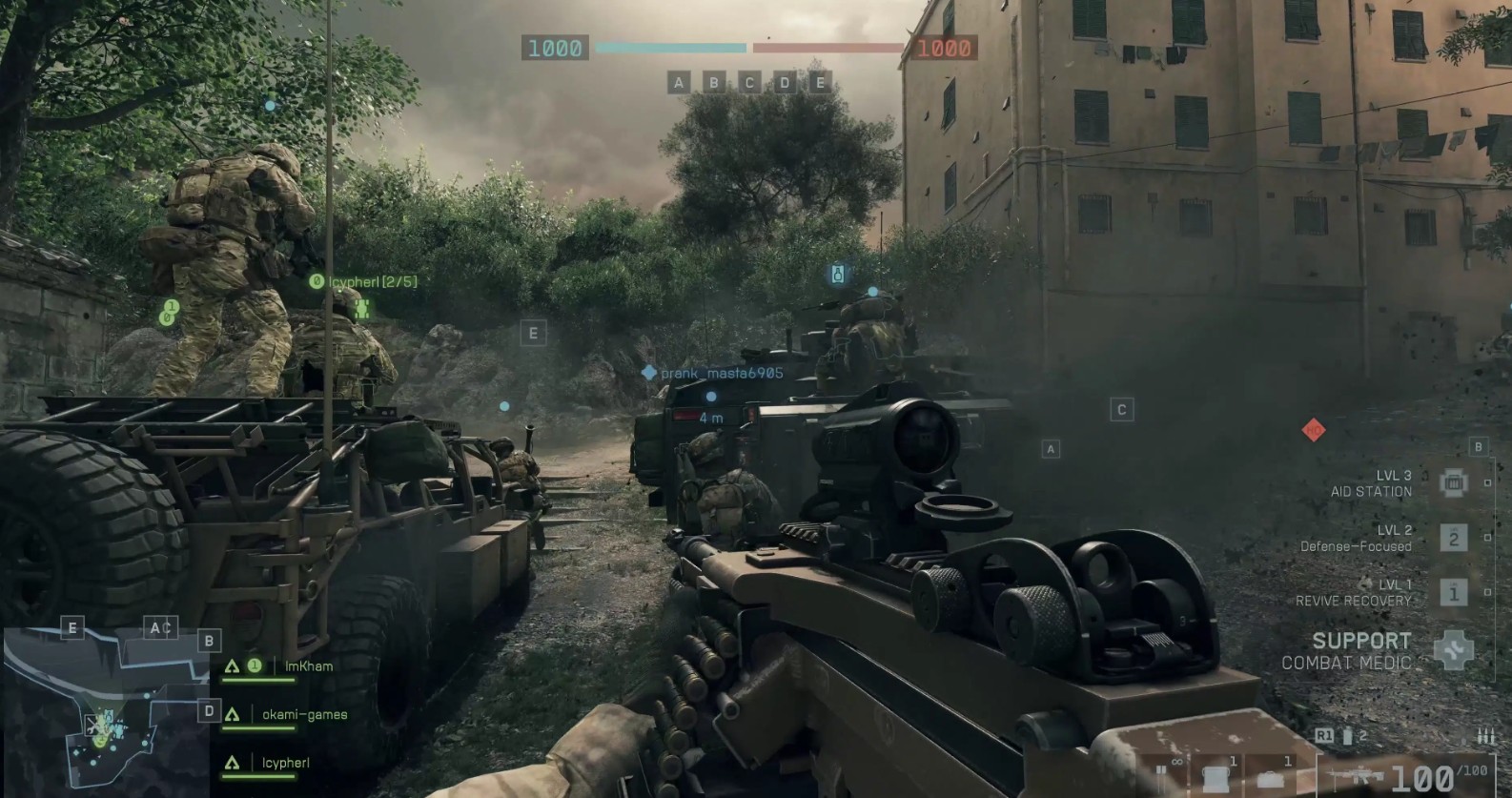Screen dimensions: 1512x798
Task: Click objective D label beside the minimap
Action: pyautogui.click(x=209, y=711)
